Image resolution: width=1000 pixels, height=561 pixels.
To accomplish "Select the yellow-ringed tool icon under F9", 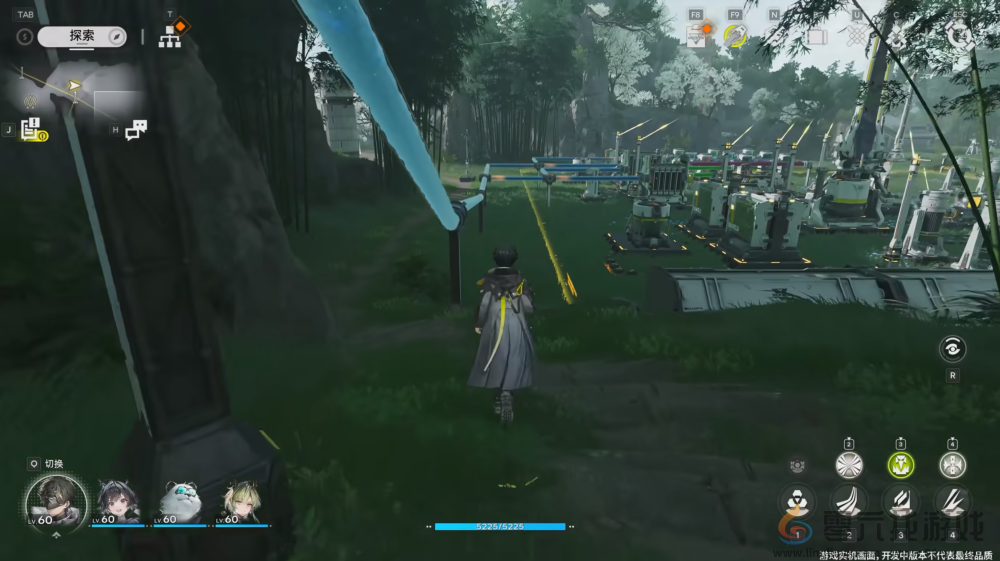I will pos(735,36).
